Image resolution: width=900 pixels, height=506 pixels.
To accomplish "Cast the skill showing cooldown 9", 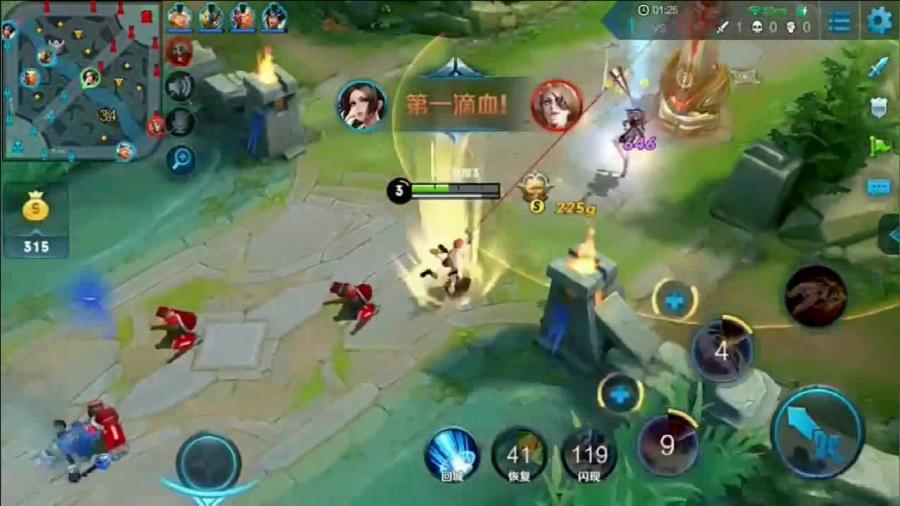I will click(x=668, y=443).
